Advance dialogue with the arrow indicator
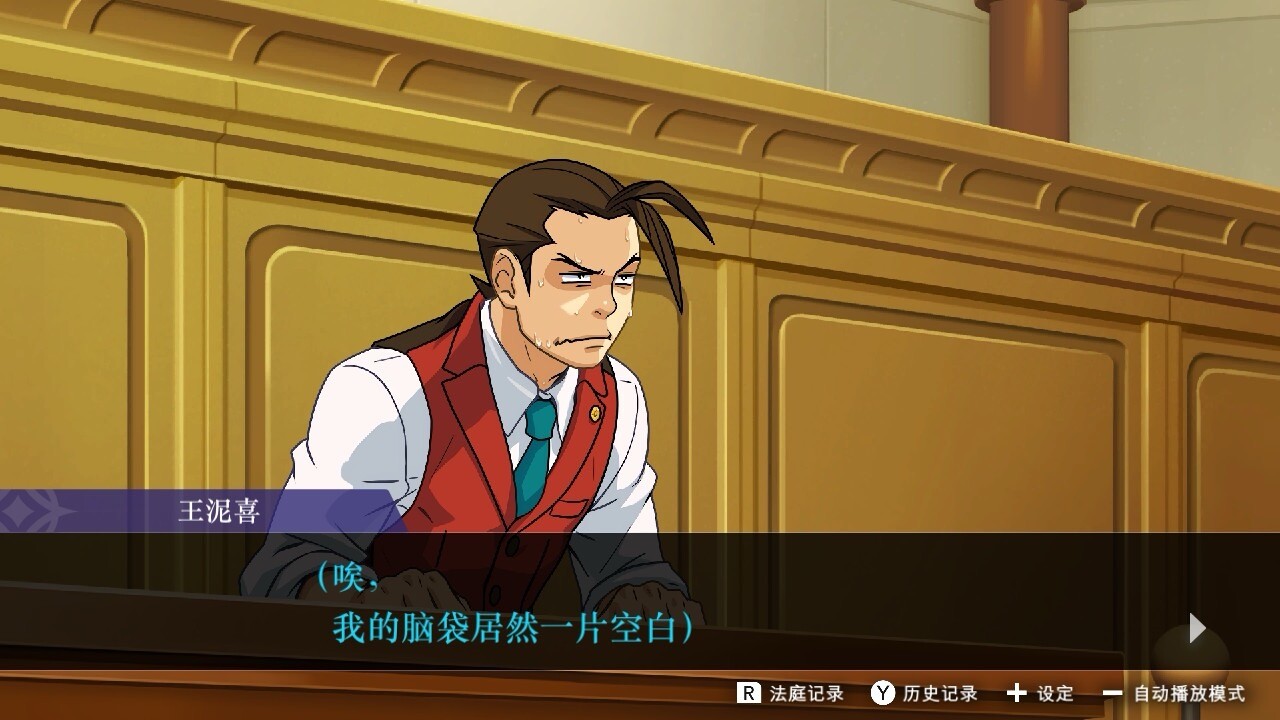 click(x=1197, y=628)
